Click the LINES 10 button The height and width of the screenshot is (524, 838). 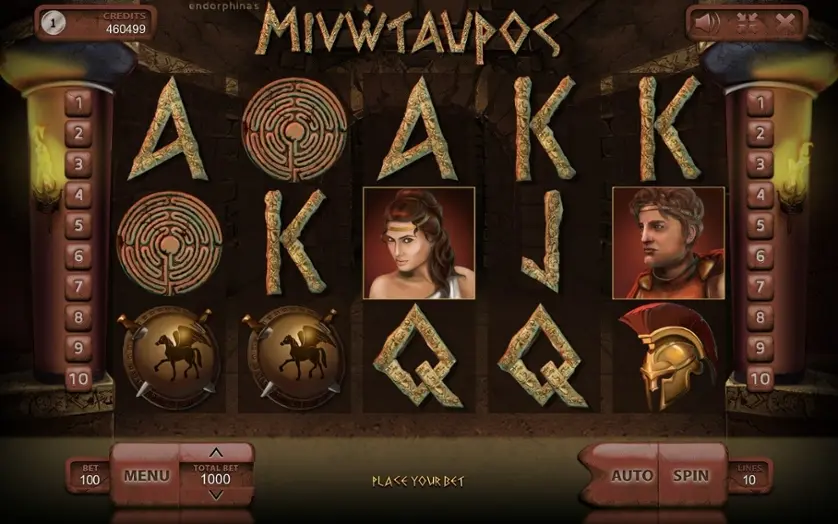pyautogui.click(x=749, y=476)
